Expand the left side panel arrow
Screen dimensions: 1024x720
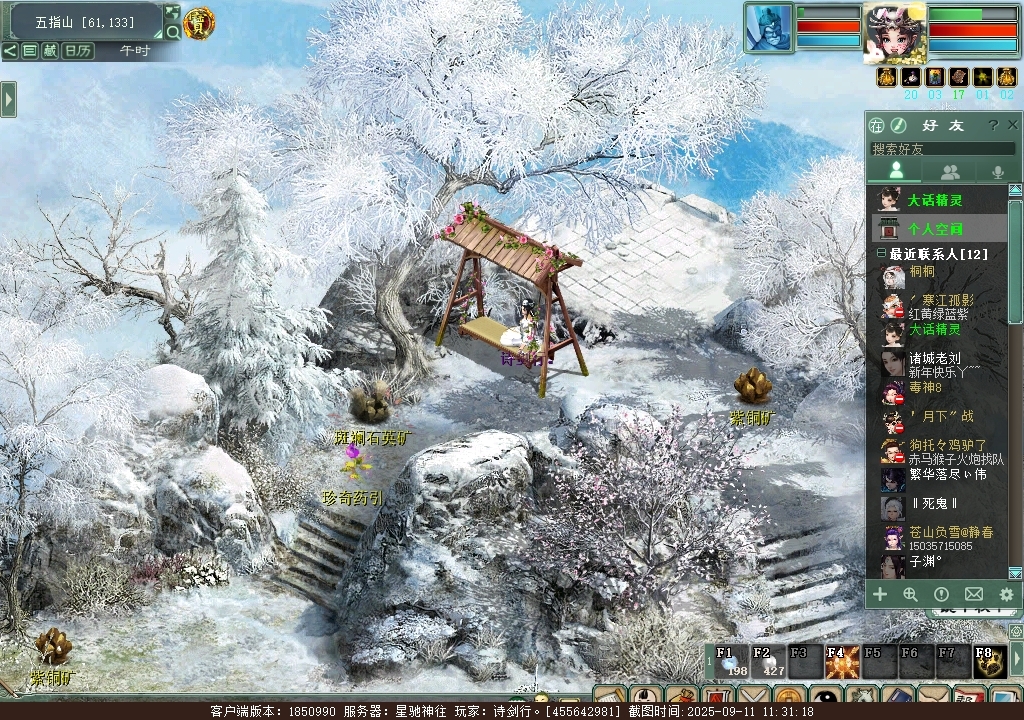tap(8, 99)
